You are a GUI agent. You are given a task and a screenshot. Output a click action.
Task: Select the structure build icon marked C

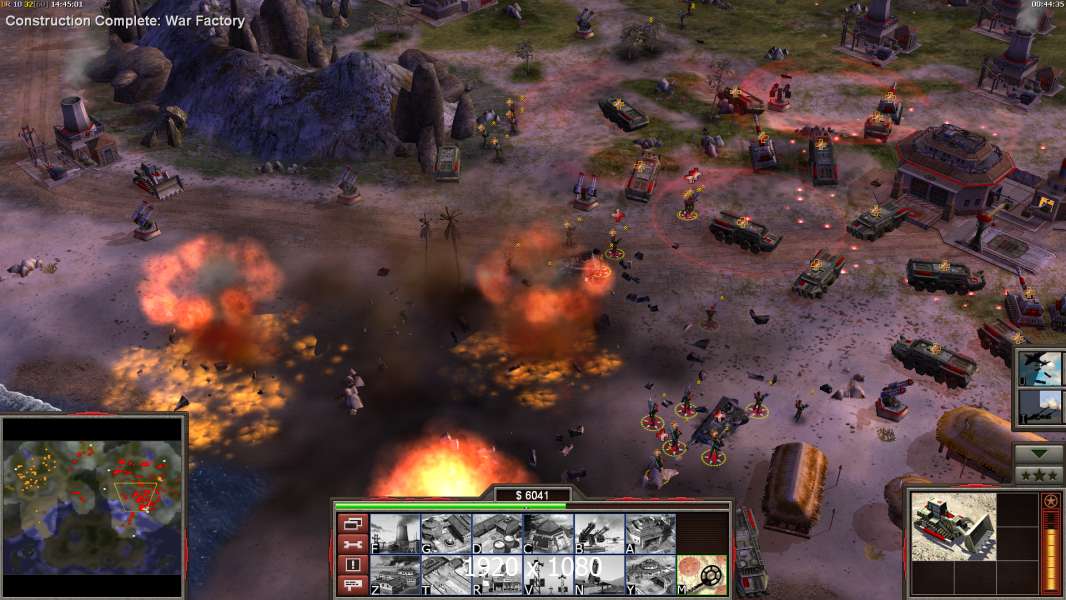point(548,534)
